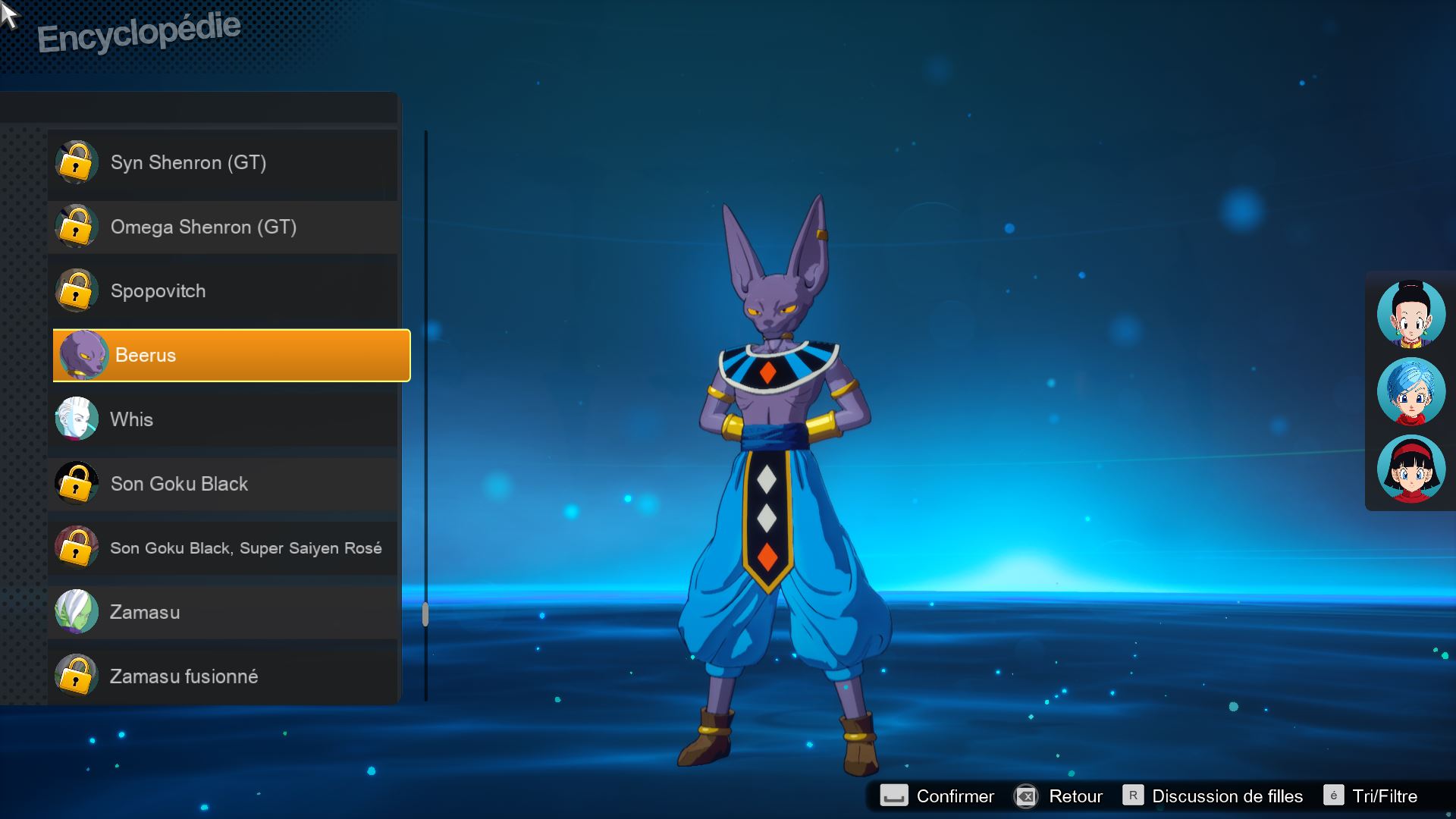1456x819 pixels.
Task: Choose Omega Shenron (GT) from the list
Action: pos(224,227)
